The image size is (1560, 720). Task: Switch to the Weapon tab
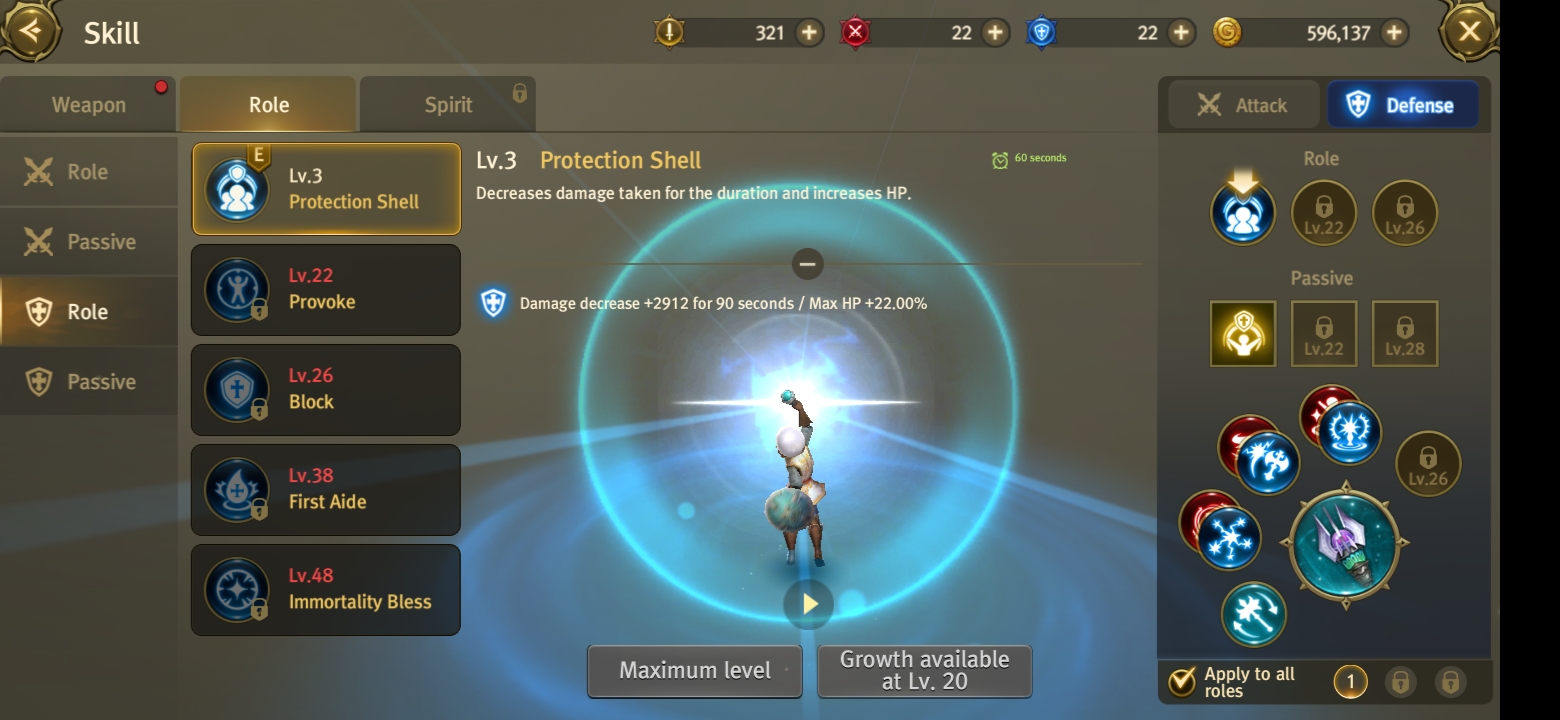tap(89, 105)
